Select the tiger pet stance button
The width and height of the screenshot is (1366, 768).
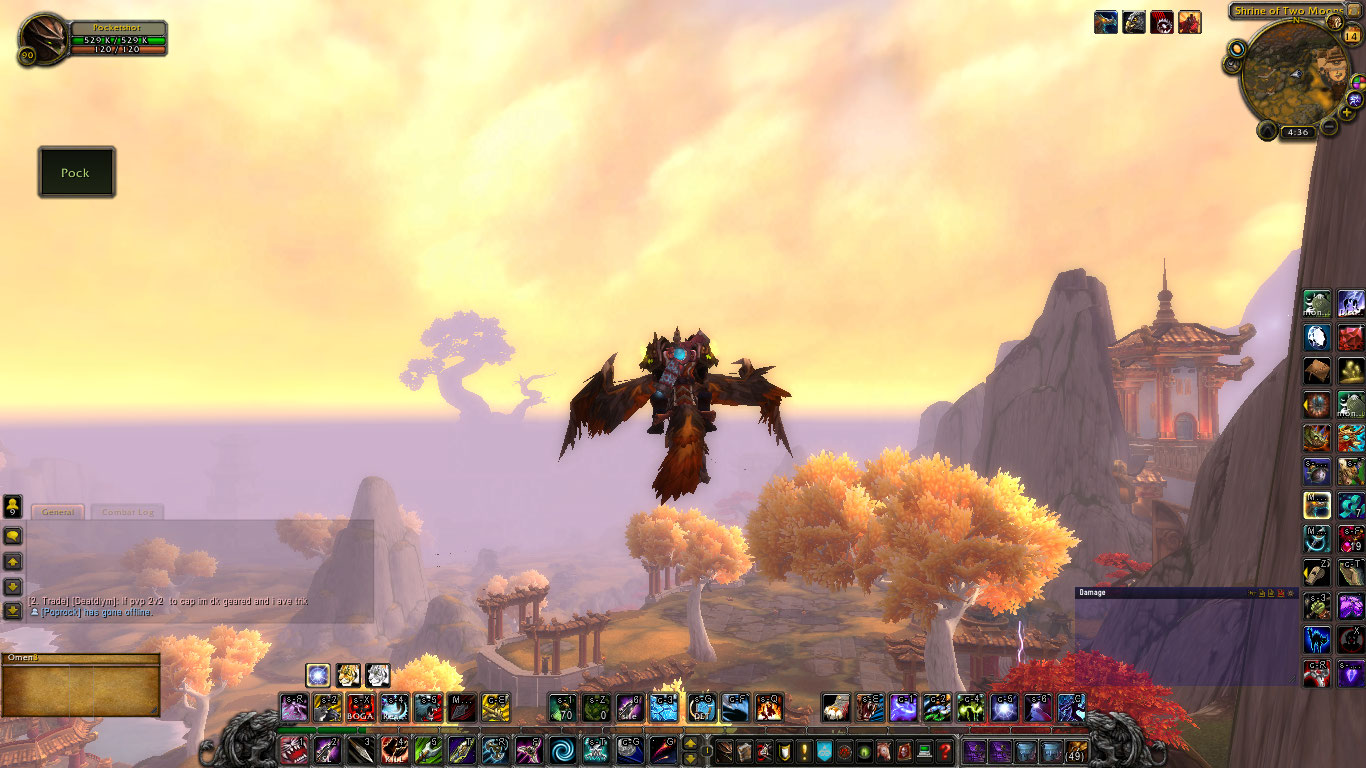(348, 675)
